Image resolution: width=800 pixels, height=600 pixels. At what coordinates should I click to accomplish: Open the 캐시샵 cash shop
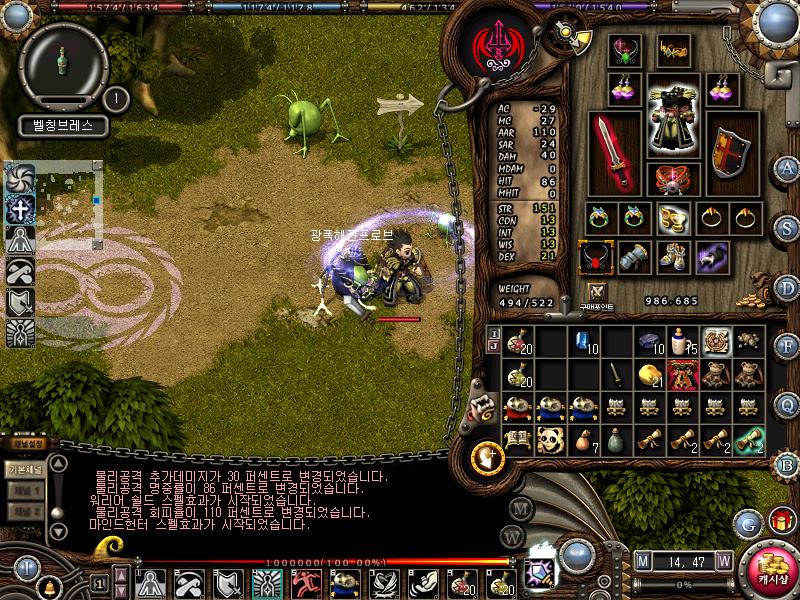[x=768, y=569]
